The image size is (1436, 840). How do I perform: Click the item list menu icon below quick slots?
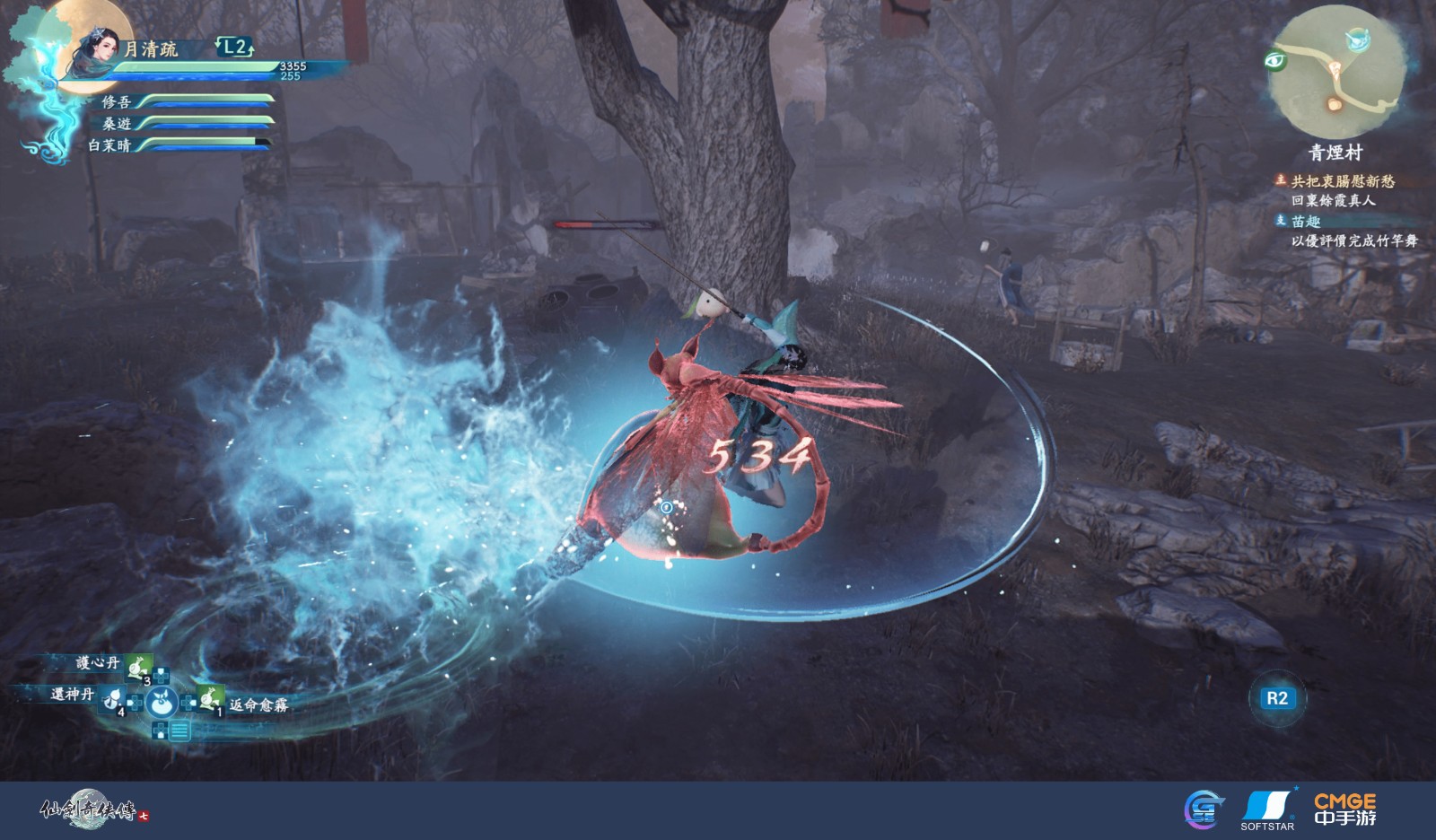178,731
